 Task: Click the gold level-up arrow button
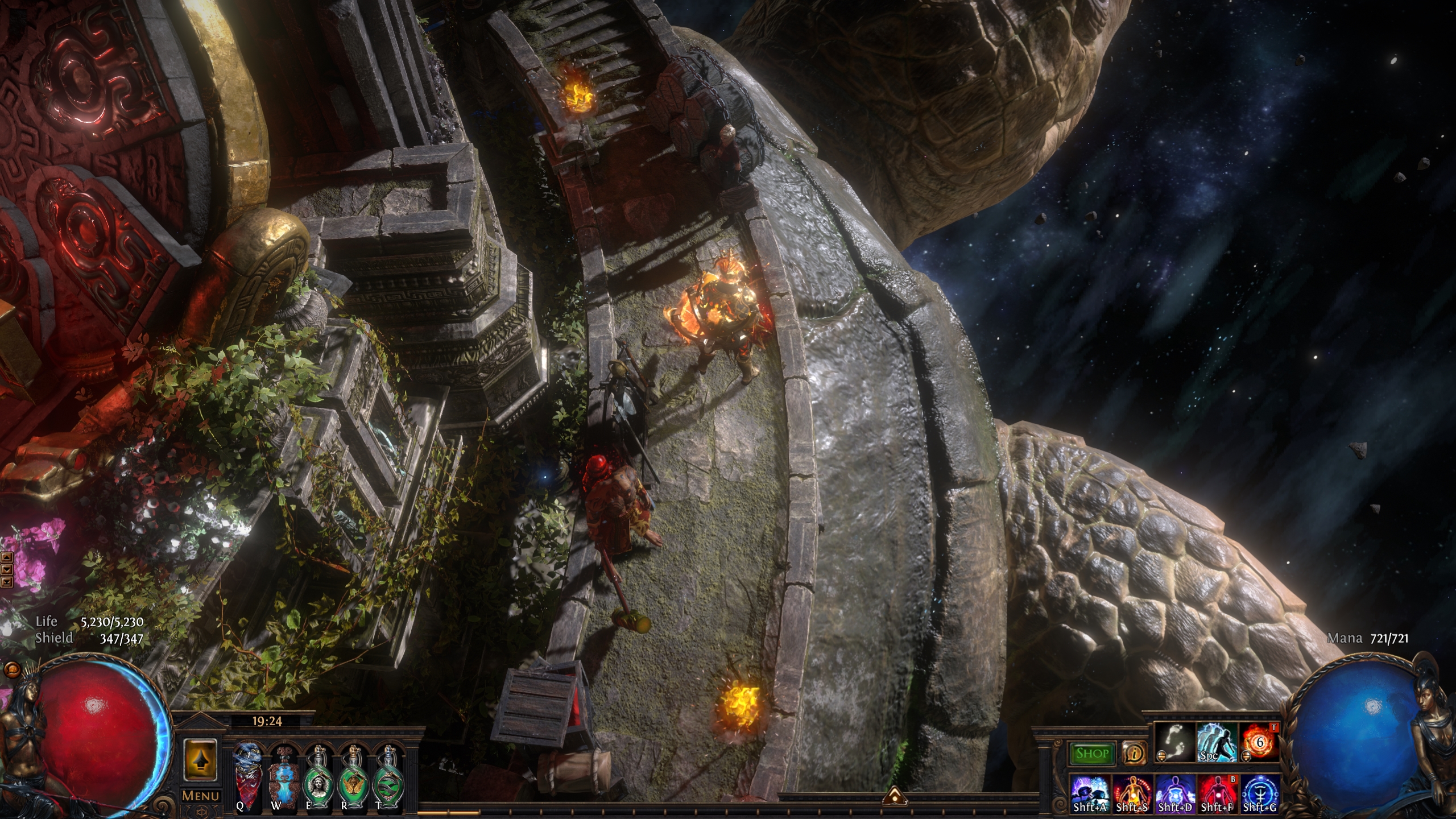pos(200,759)
